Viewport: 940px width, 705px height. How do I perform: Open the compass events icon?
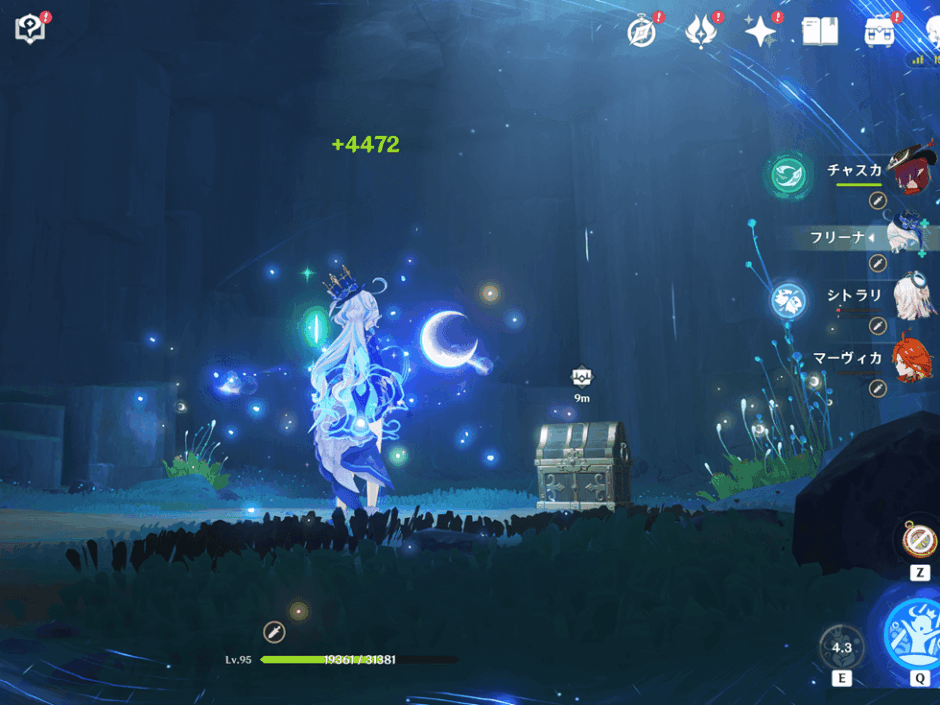(641, 31)
